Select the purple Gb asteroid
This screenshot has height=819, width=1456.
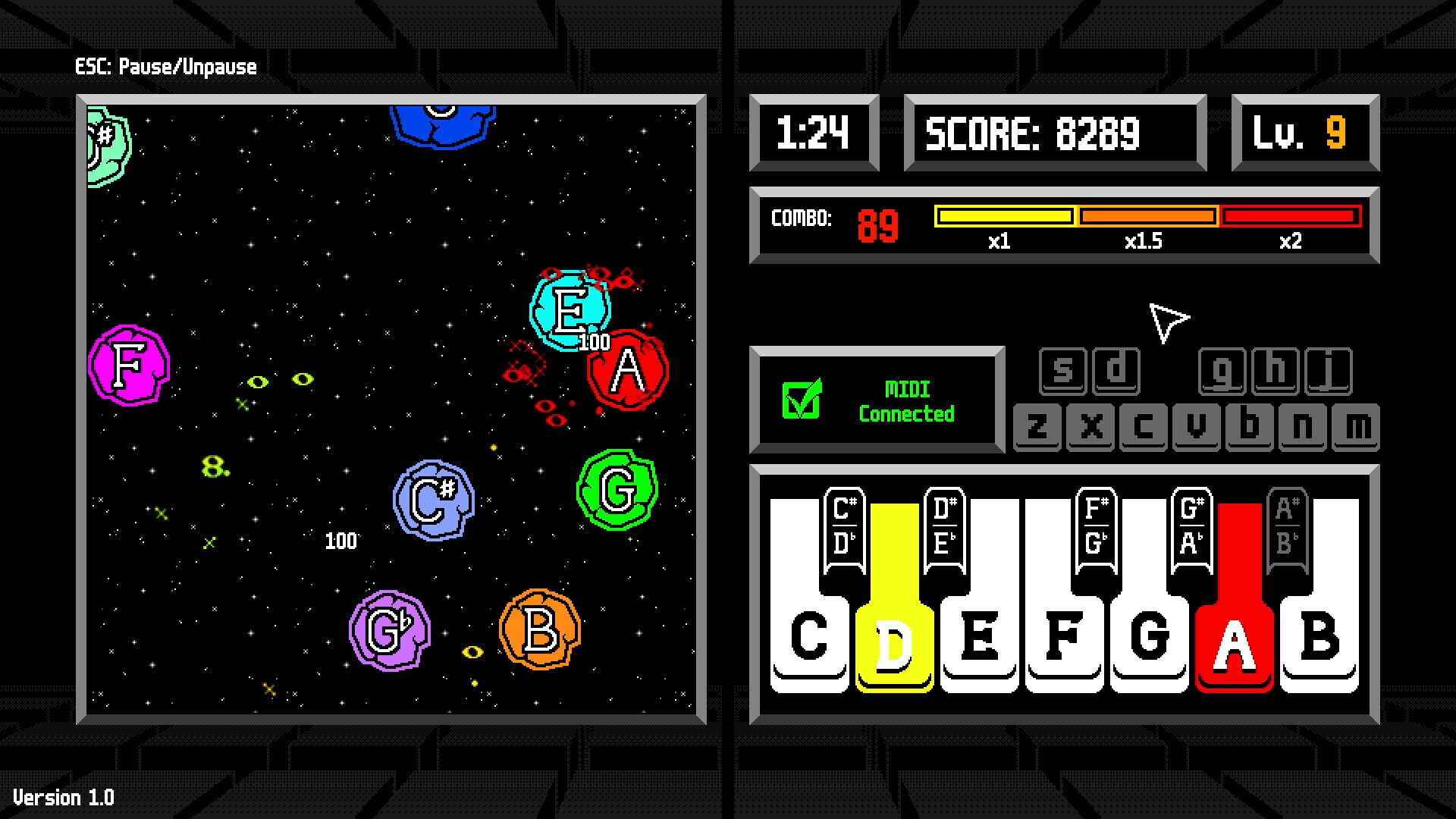[x=389, y=629]
